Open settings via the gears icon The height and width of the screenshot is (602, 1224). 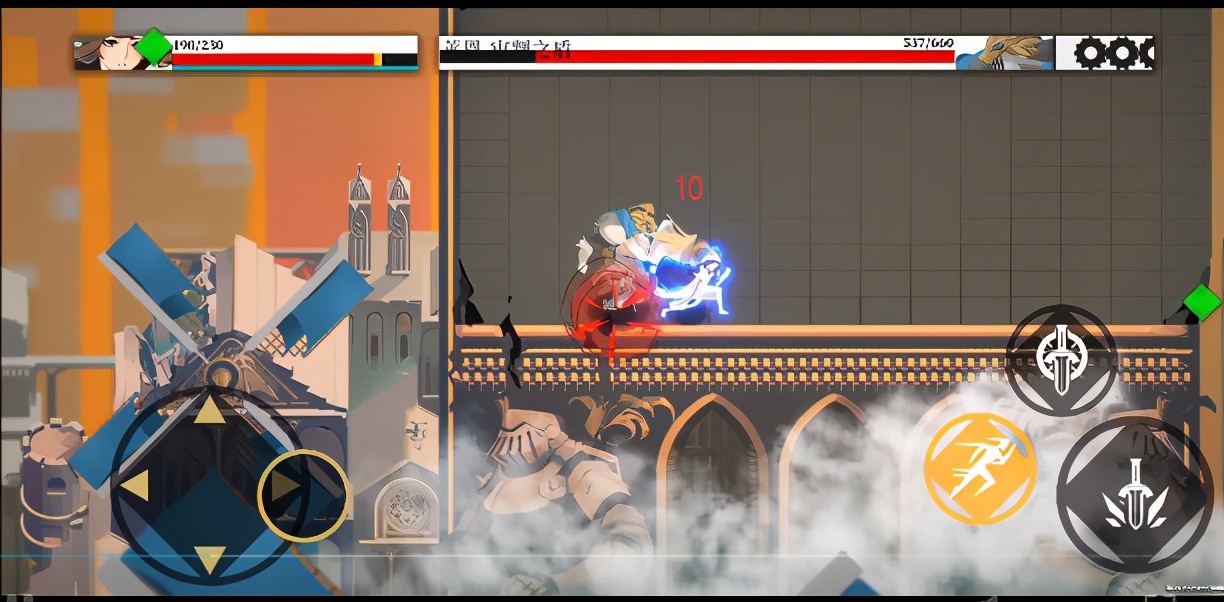pos(1104,53)
